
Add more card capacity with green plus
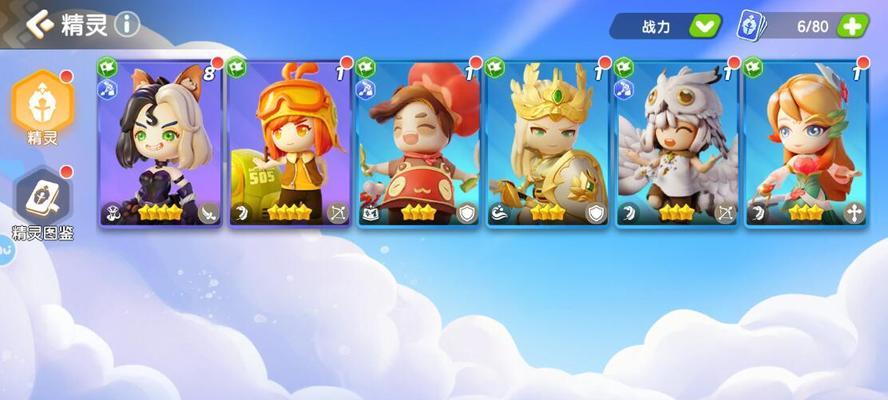pyautogui.click(x=852, y=27)
